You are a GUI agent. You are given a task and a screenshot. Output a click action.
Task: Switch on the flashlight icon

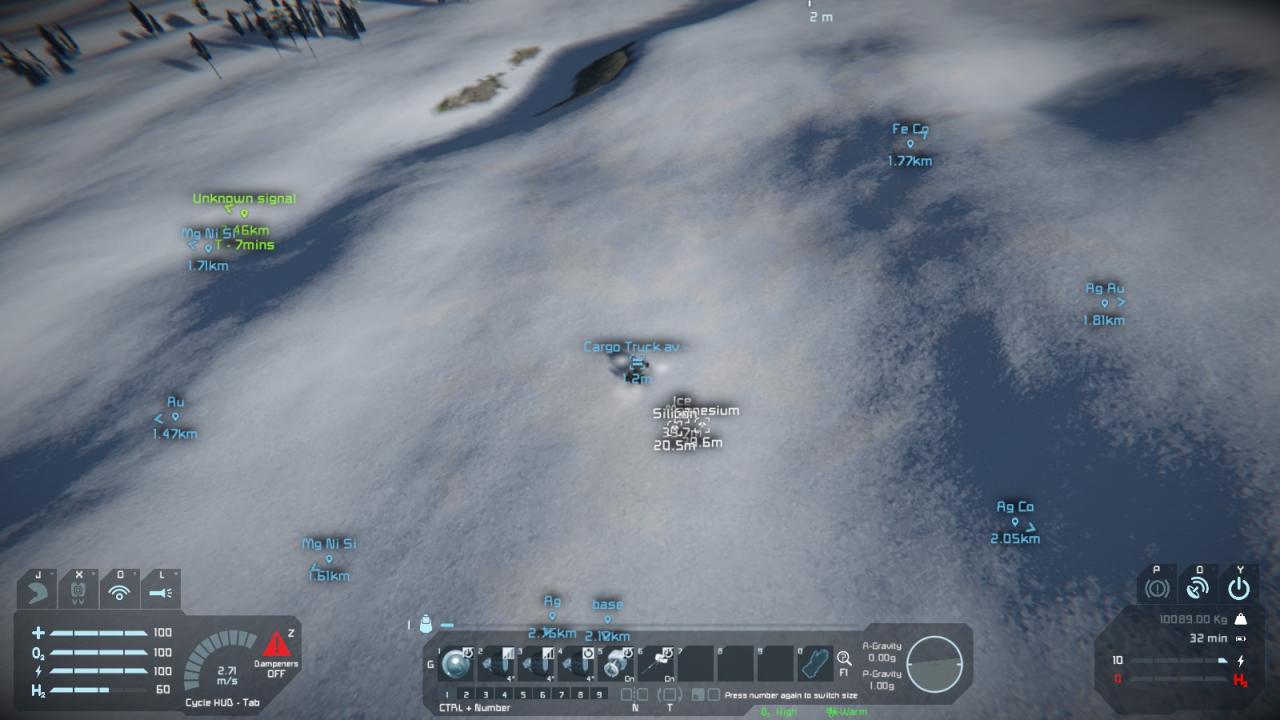point(160,592)
